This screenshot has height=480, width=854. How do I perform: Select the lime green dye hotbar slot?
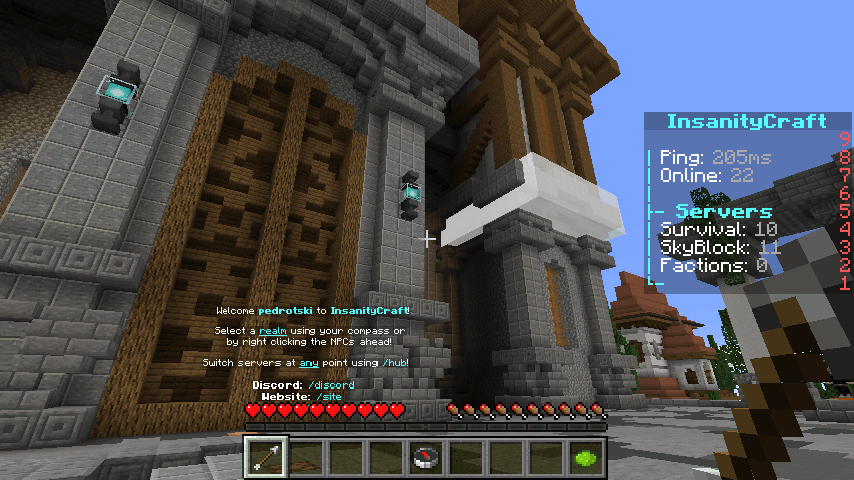click(587, 457)
